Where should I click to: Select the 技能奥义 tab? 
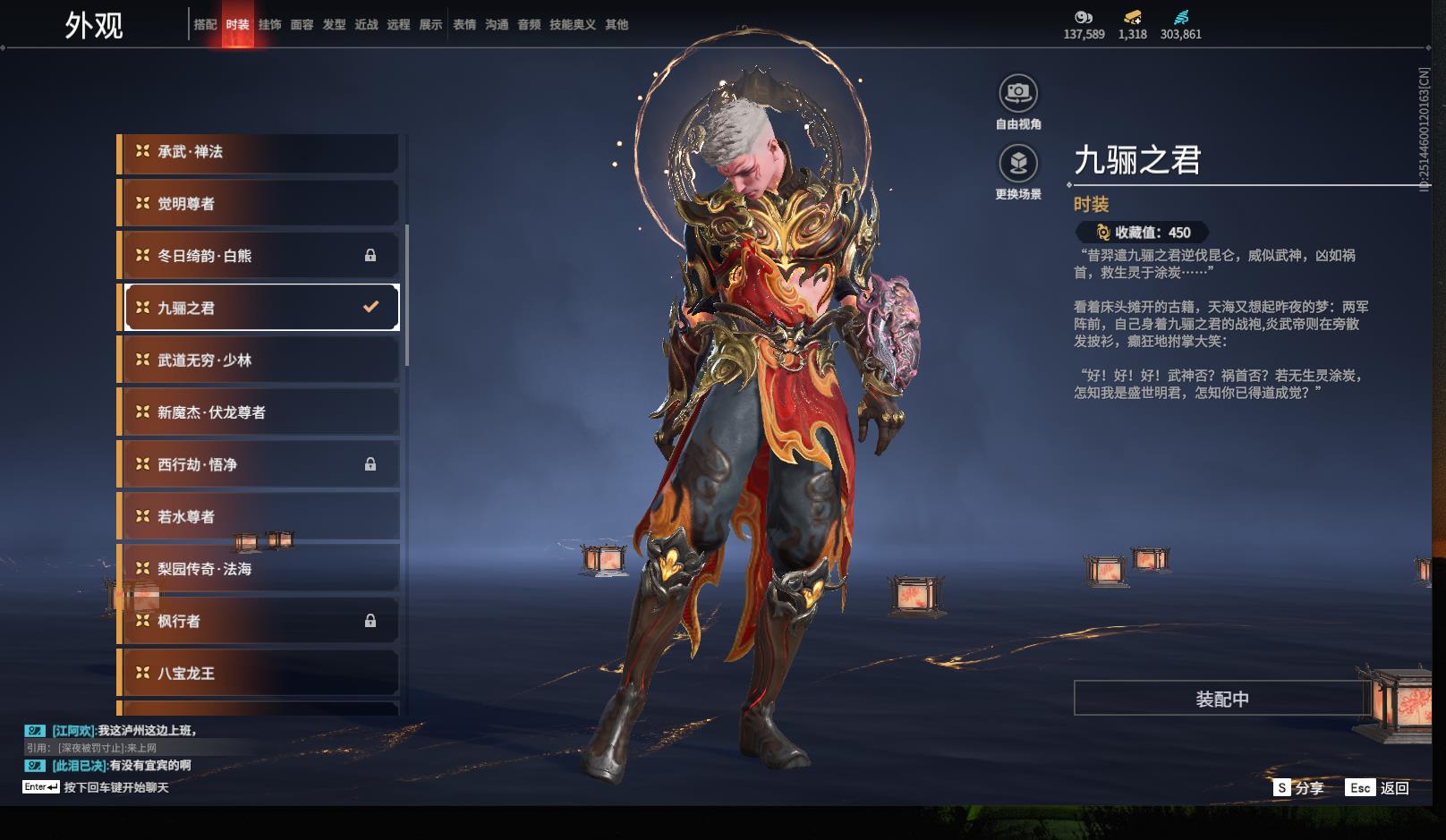pos(573,25)
